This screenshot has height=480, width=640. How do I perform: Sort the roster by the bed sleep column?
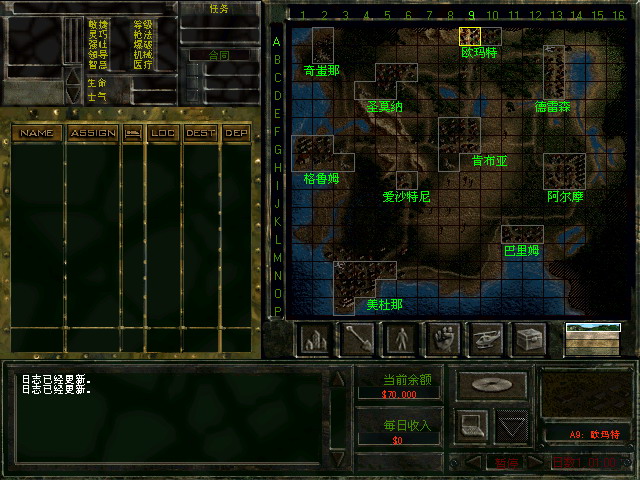pyautogui.click(x=132, y=132)
